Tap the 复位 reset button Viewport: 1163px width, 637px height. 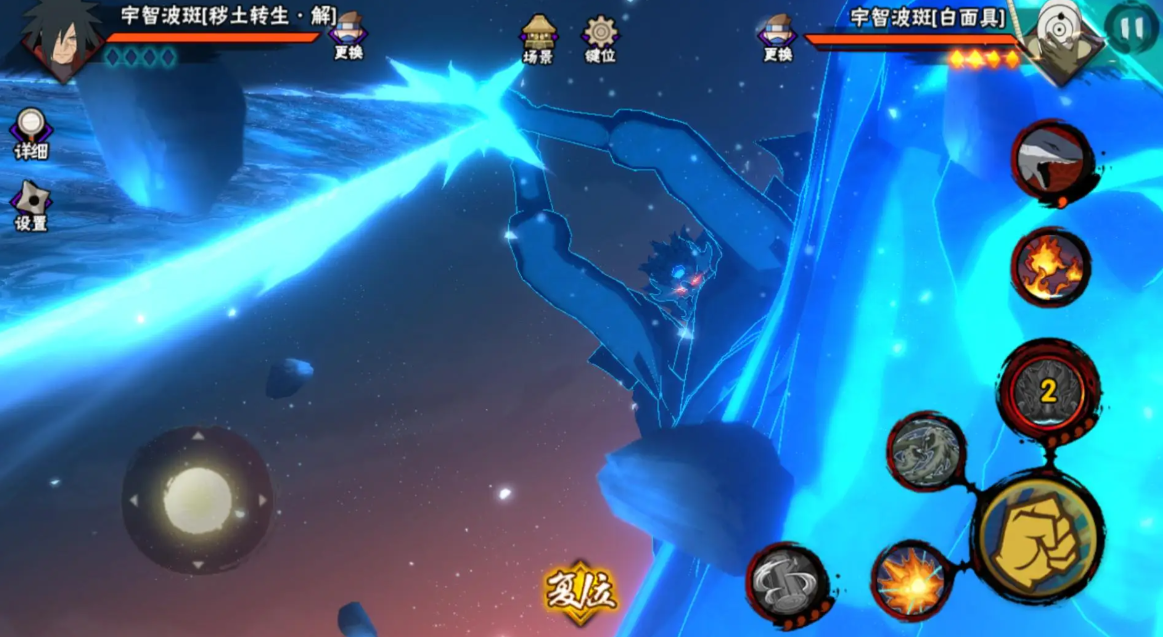580,592
